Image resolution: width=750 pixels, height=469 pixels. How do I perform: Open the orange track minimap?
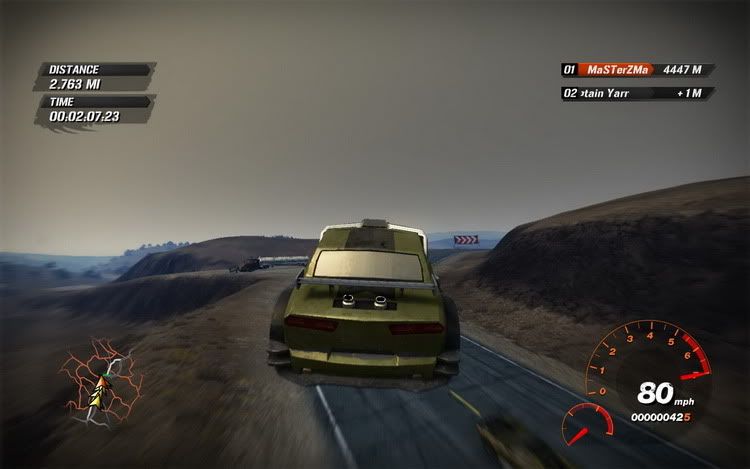click(102, 380)
